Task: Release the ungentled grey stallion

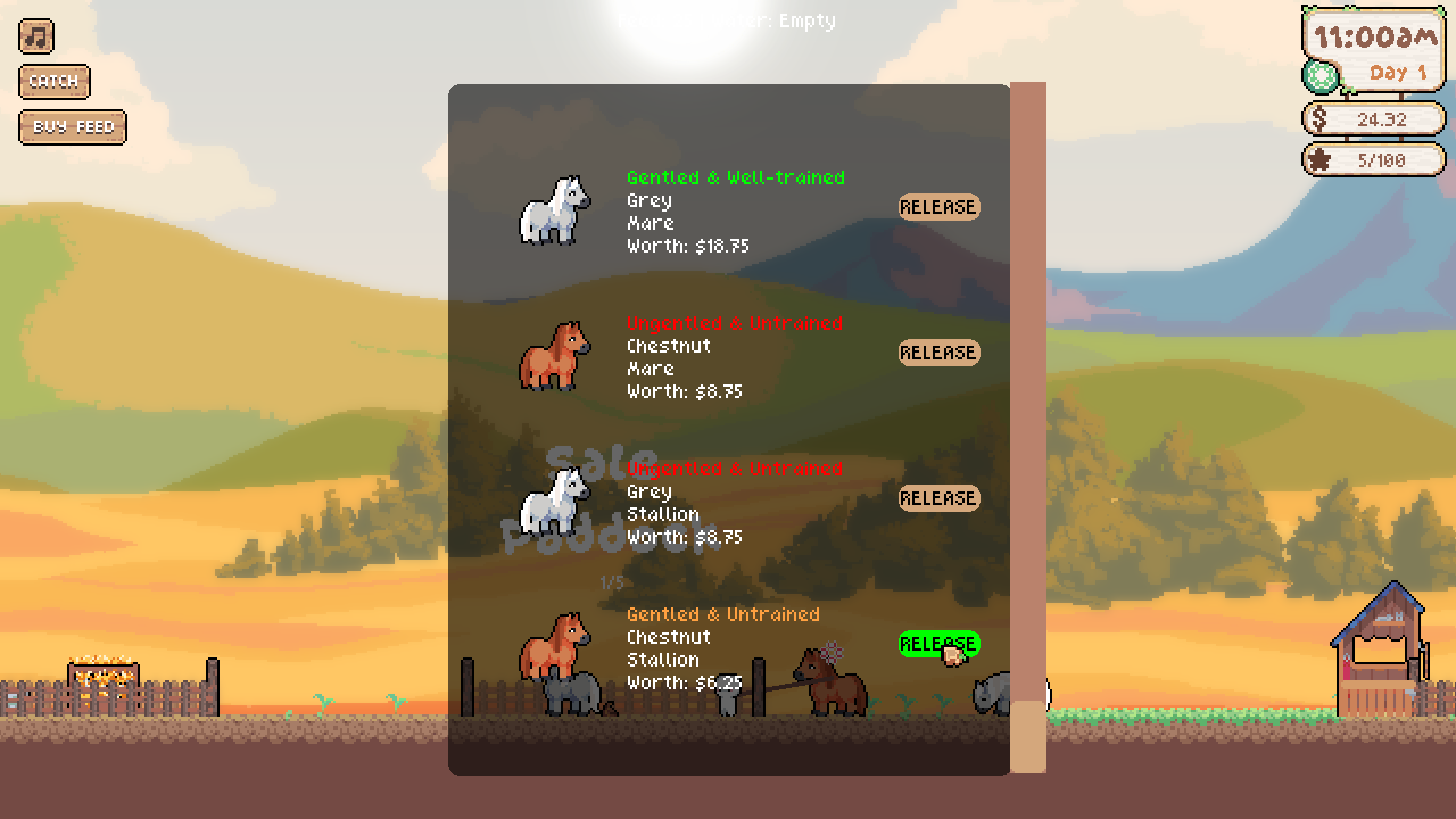Action: pos(939,498)
